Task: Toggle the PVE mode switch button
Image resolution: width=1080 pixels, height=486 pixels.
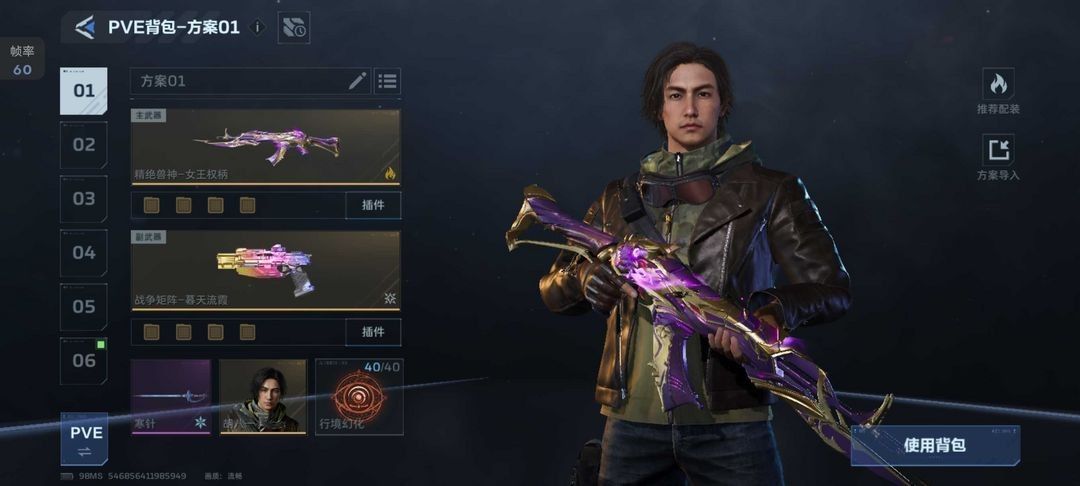Action: (x=85, y=439)
